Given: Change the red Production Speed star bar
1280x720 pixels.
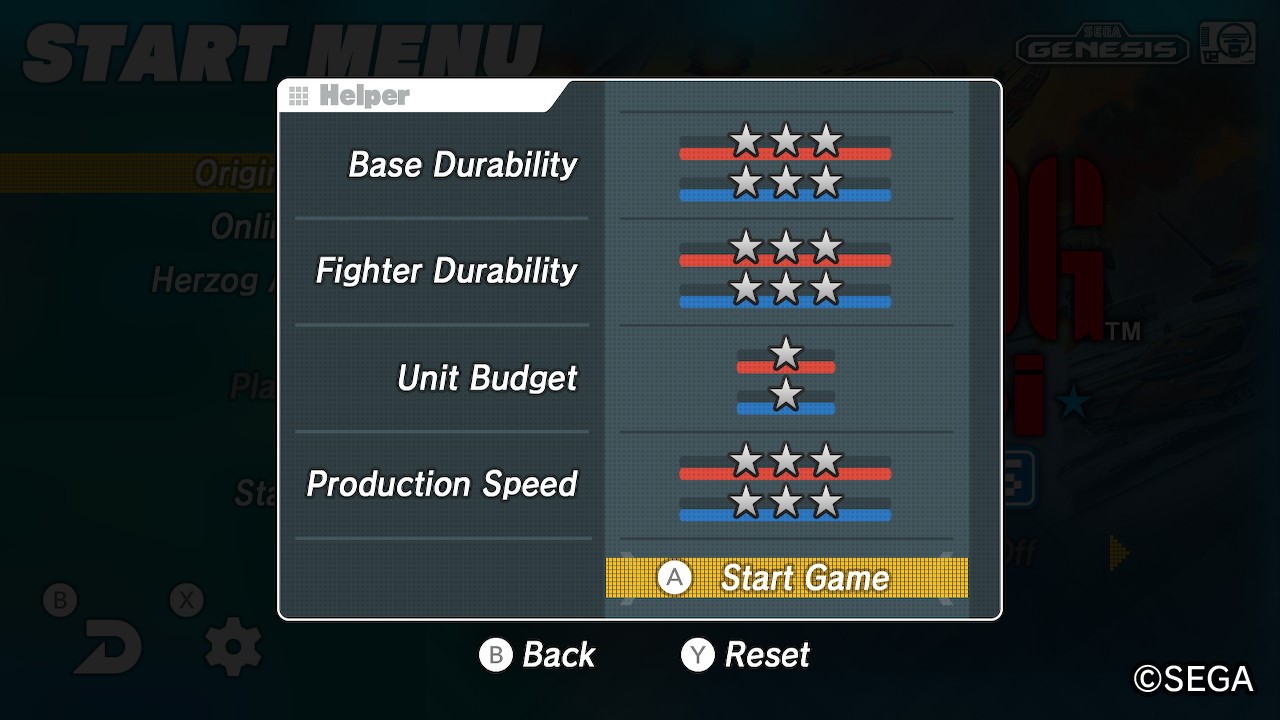Looking at the screenshot, I should [785, 465].
